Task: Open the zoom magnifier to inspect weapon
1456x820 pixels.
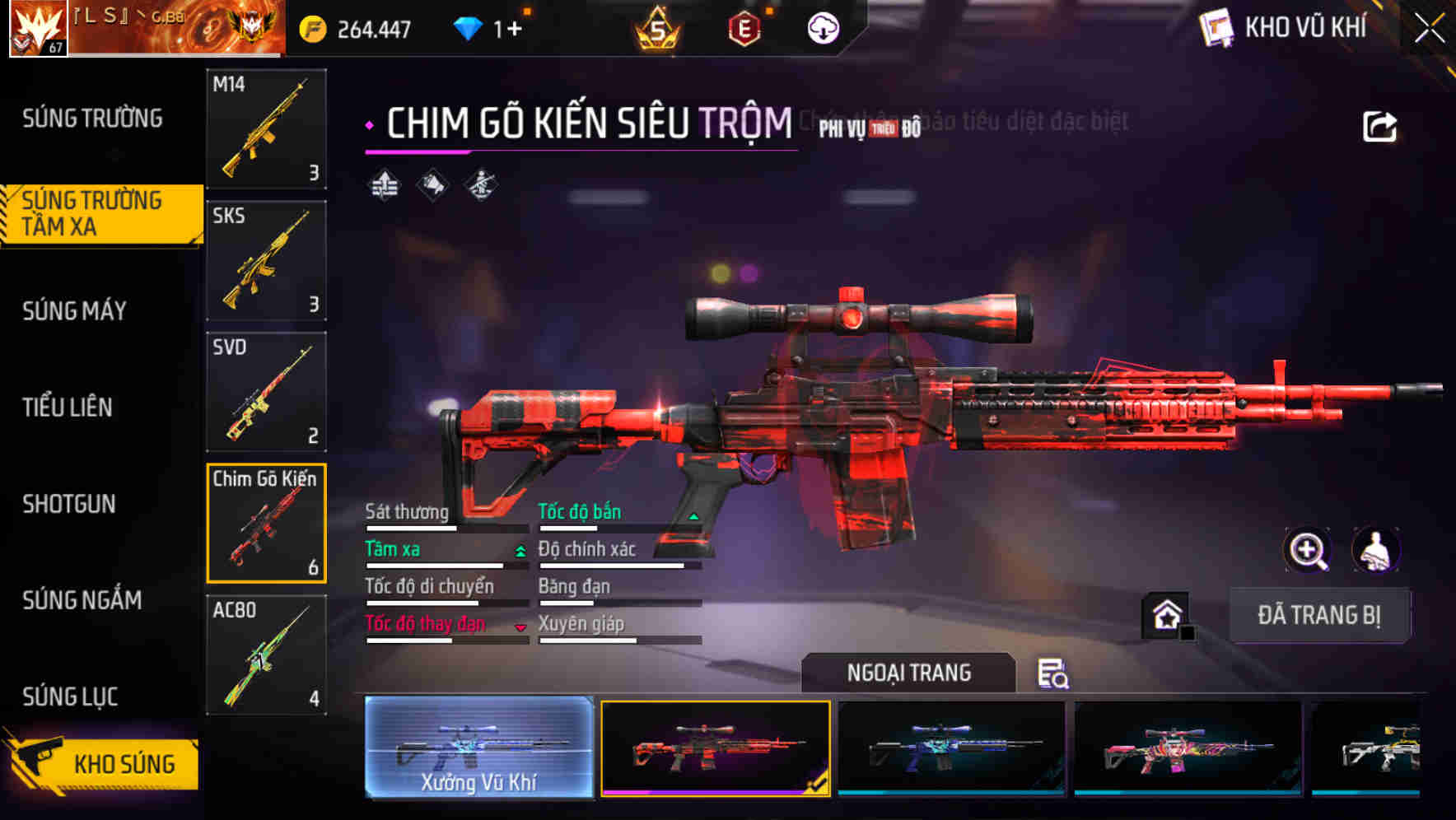Action: click(x=1306, y=550)
